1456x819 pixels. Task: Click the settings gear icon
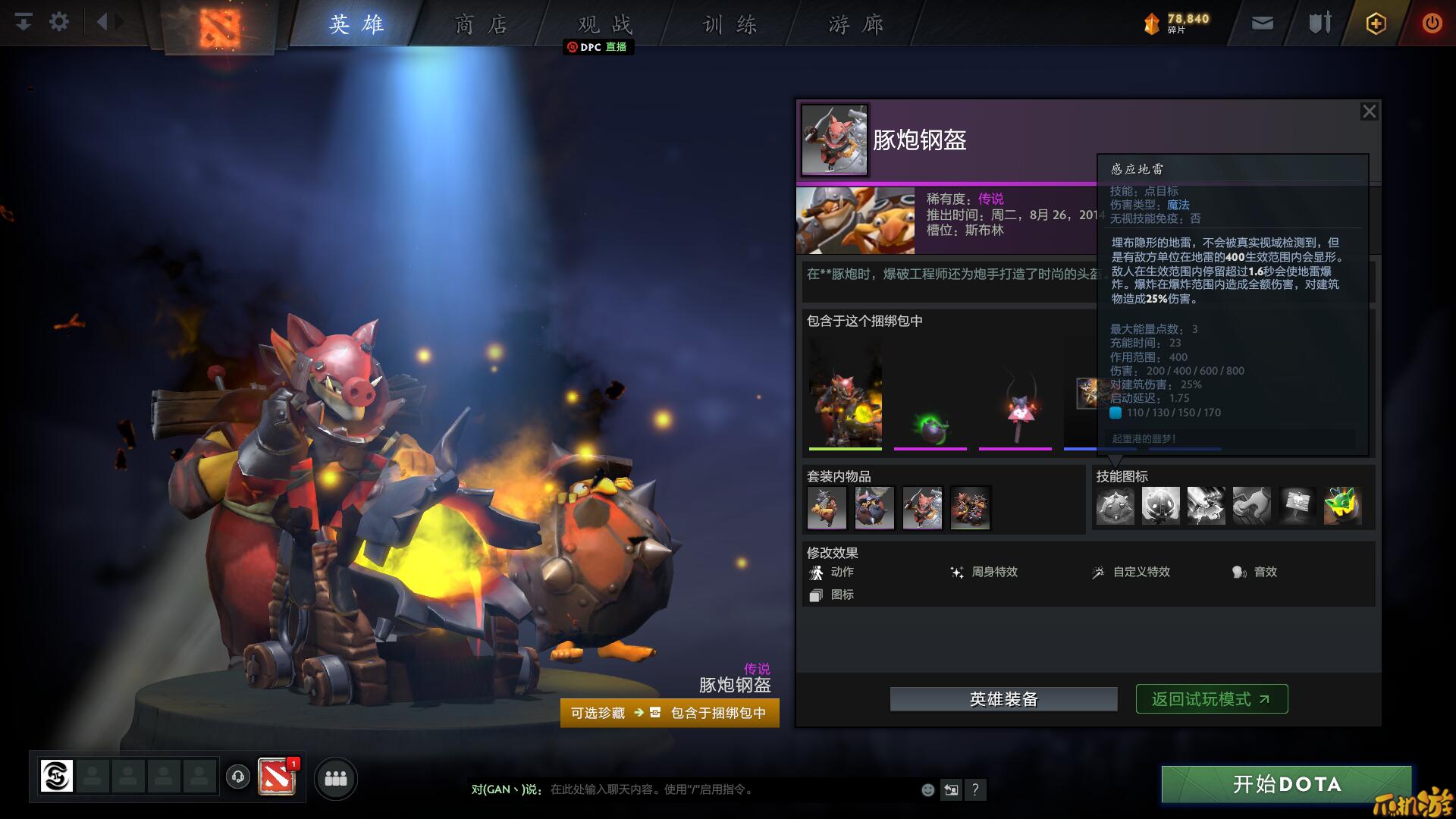[x=58, y=22]
